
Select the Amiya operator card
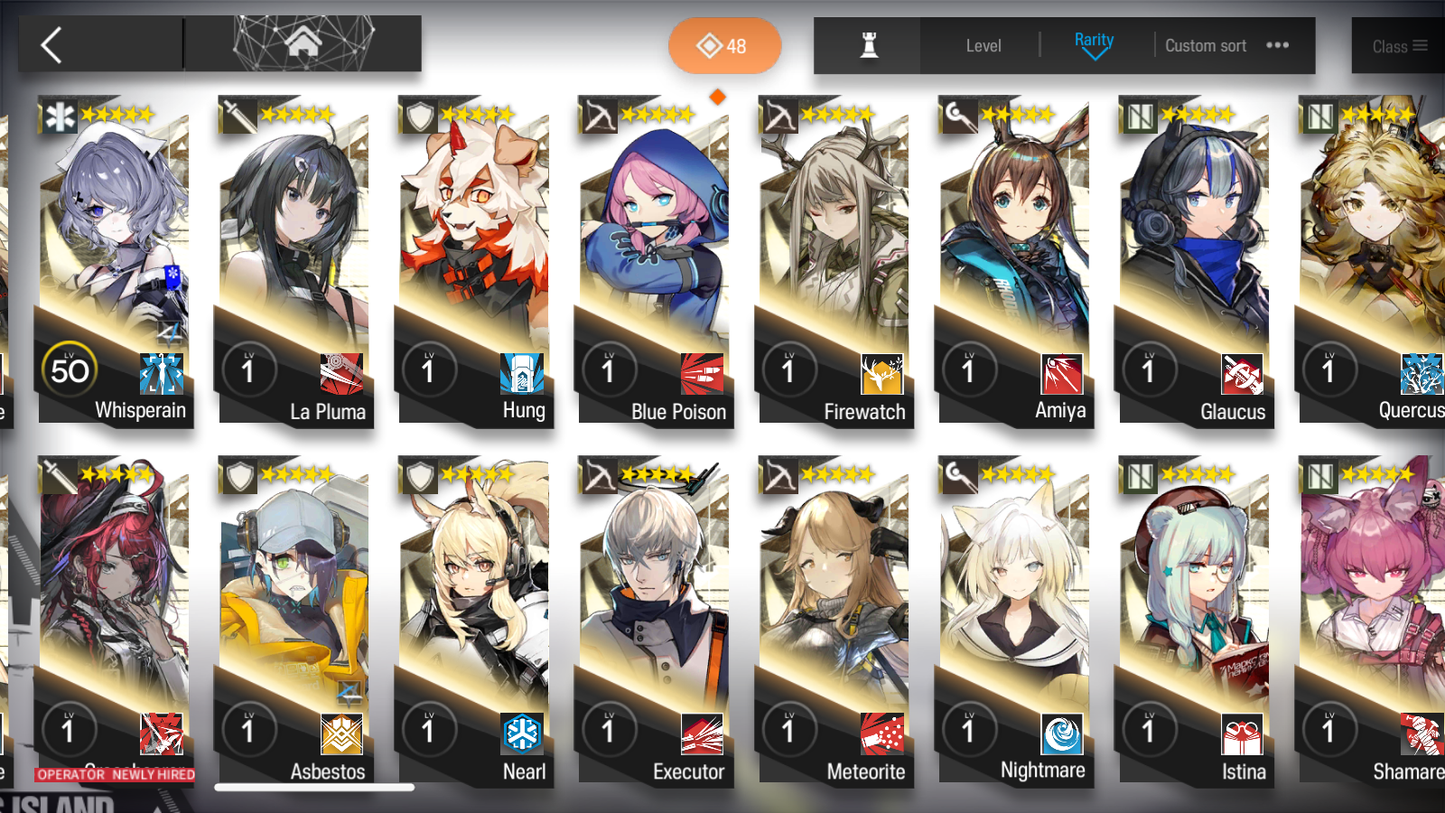click(1014, 260)
